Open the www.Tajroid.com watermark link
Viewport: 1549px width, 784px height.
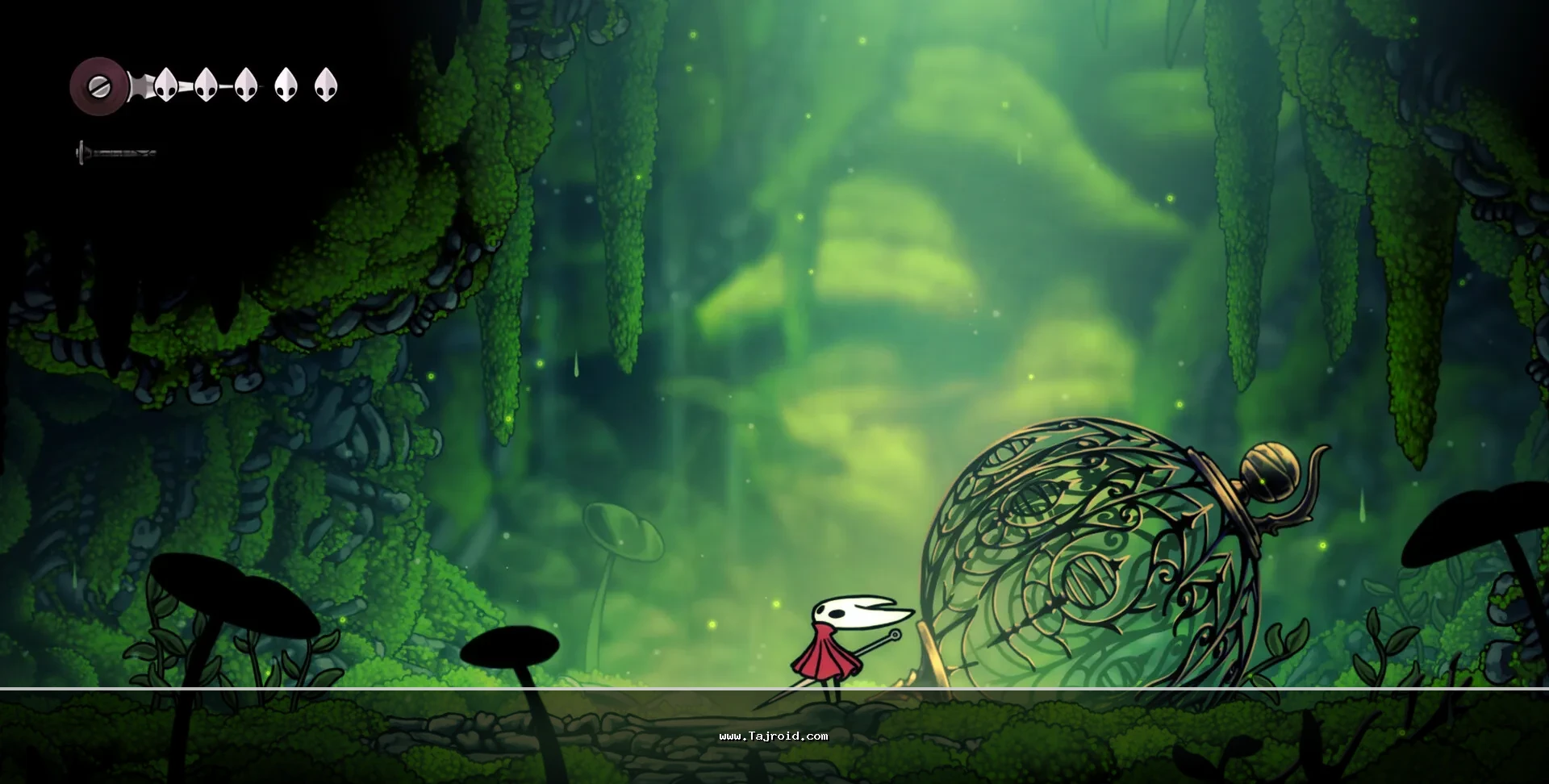pyautogui.click(x=773, y=736)
